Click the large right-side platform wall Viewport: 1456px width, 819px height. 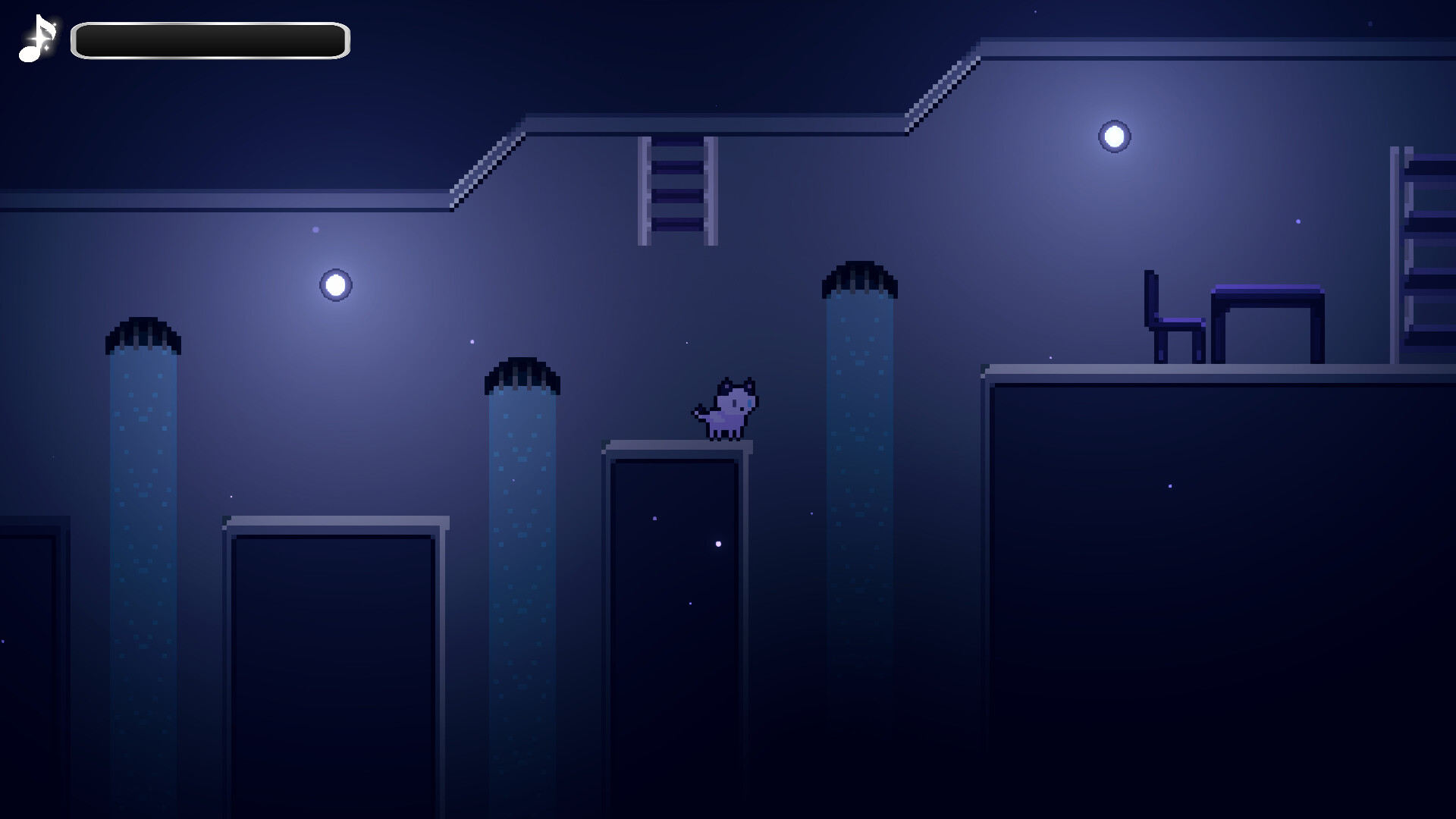tap(1213, 591)
